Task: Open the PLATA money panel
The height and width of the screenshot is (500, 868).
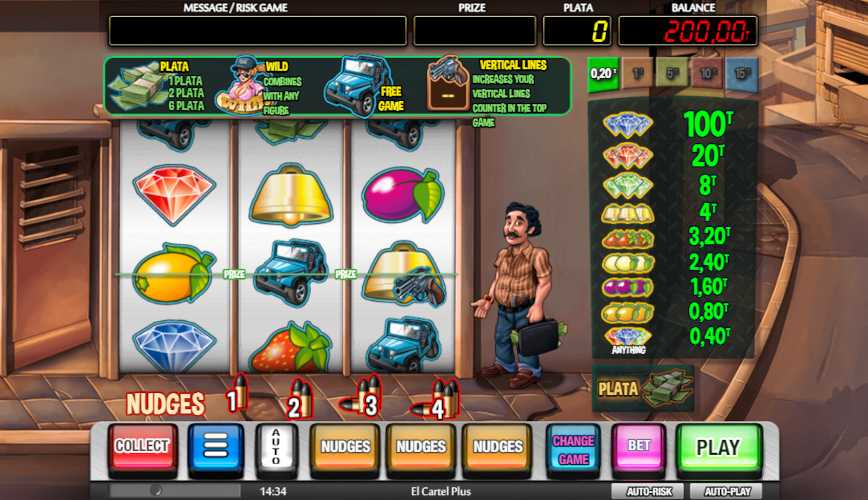Action: pos(643,389)
